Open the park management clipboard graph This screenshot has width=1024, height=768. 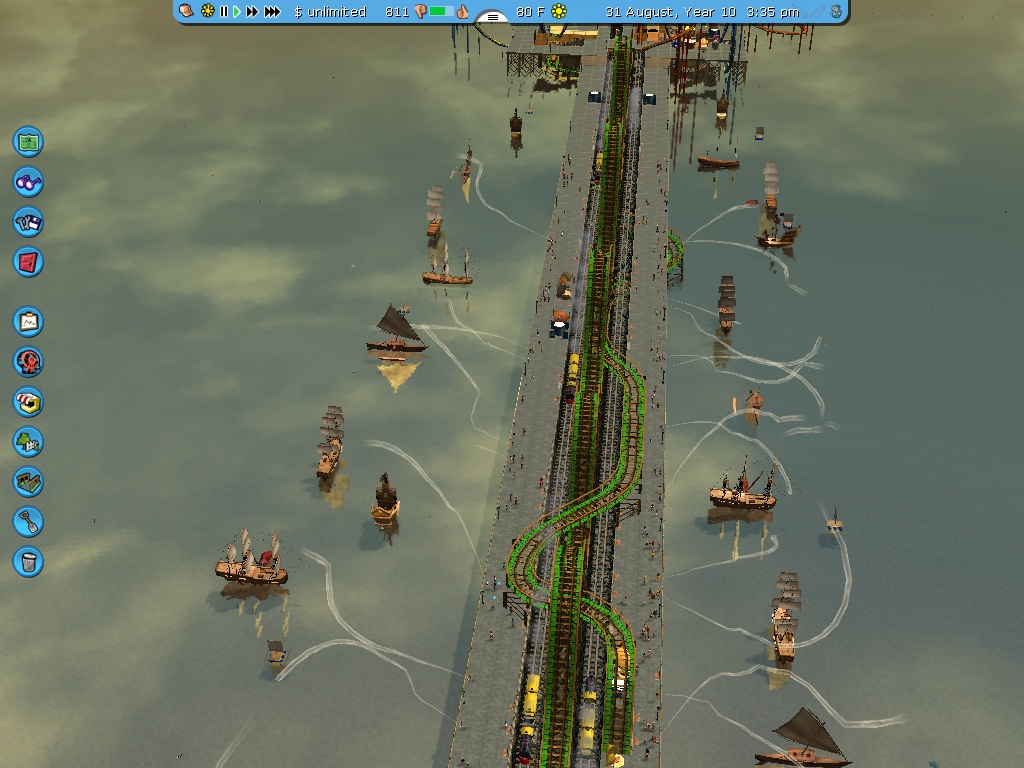tap(28, 321)
